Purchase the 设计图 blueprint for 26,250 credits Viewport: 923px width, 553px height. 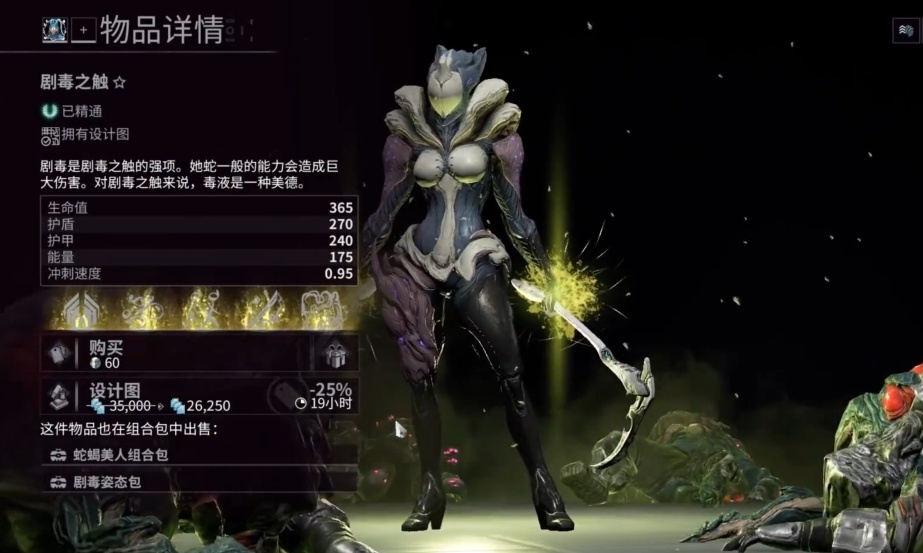[x=199, y=396]
